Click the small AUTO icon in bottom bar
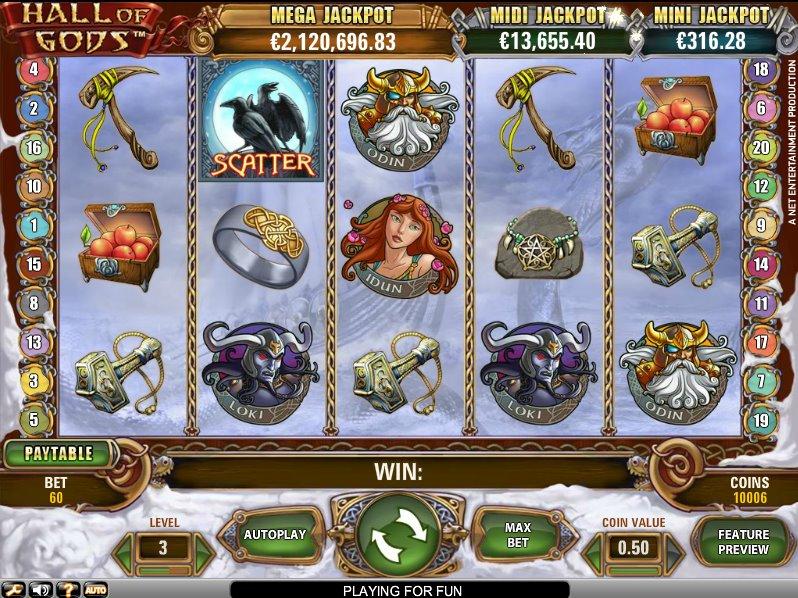The image size is (798, 598). [96, 589]
